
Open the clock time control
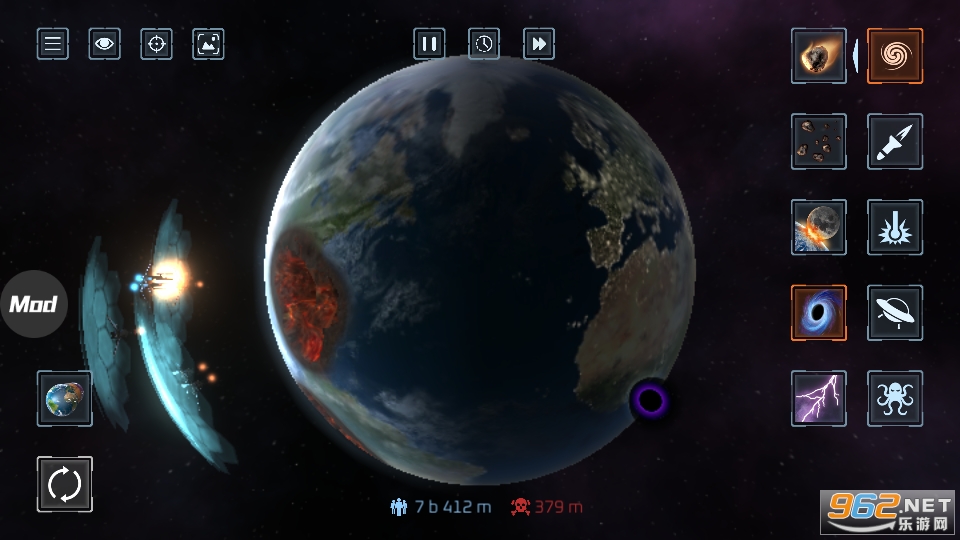pyautogui.click(x=484, y=44)
